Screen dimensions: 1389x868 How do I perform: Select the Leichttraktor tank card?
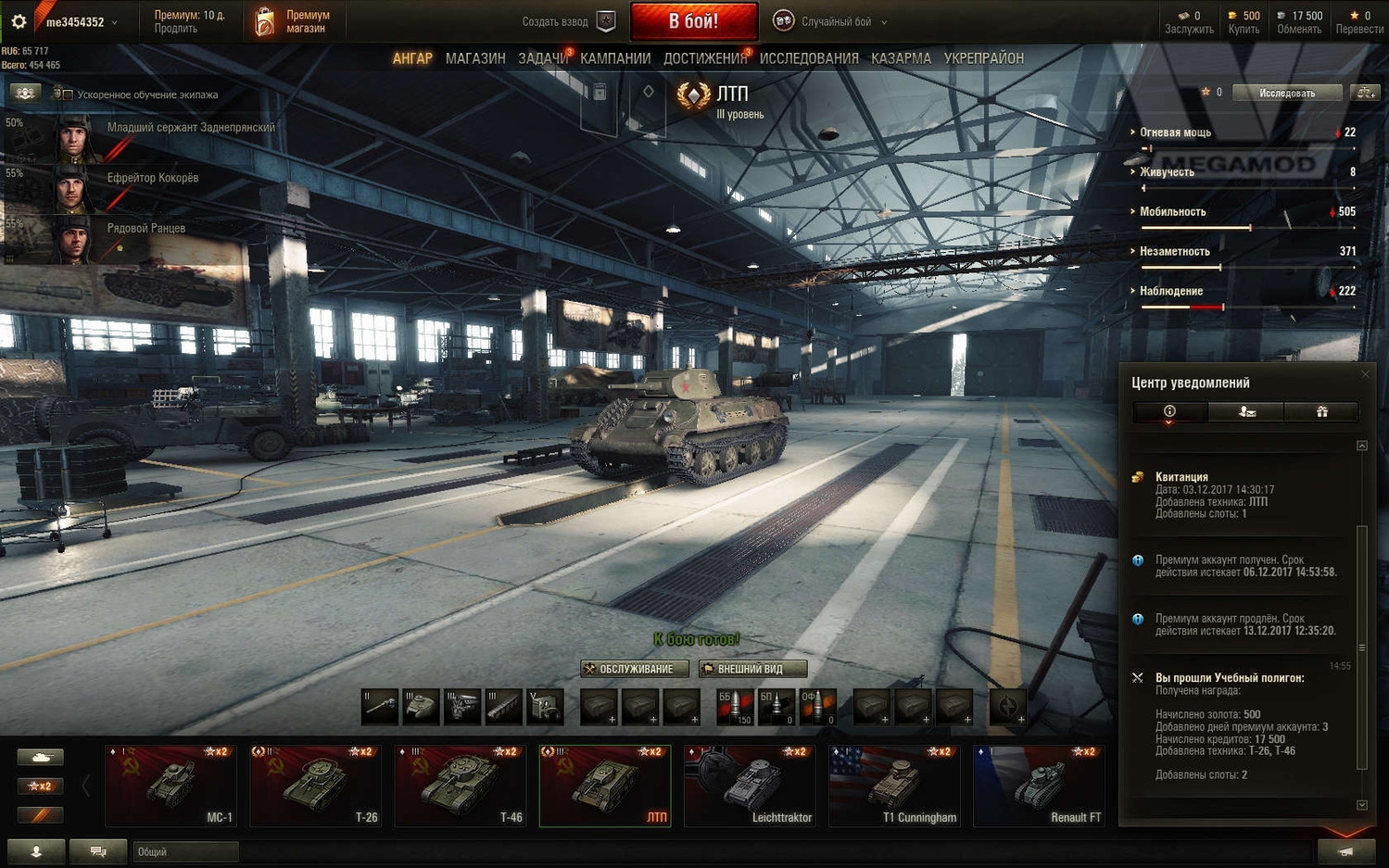pyautogui.click(x=750, y=785)
